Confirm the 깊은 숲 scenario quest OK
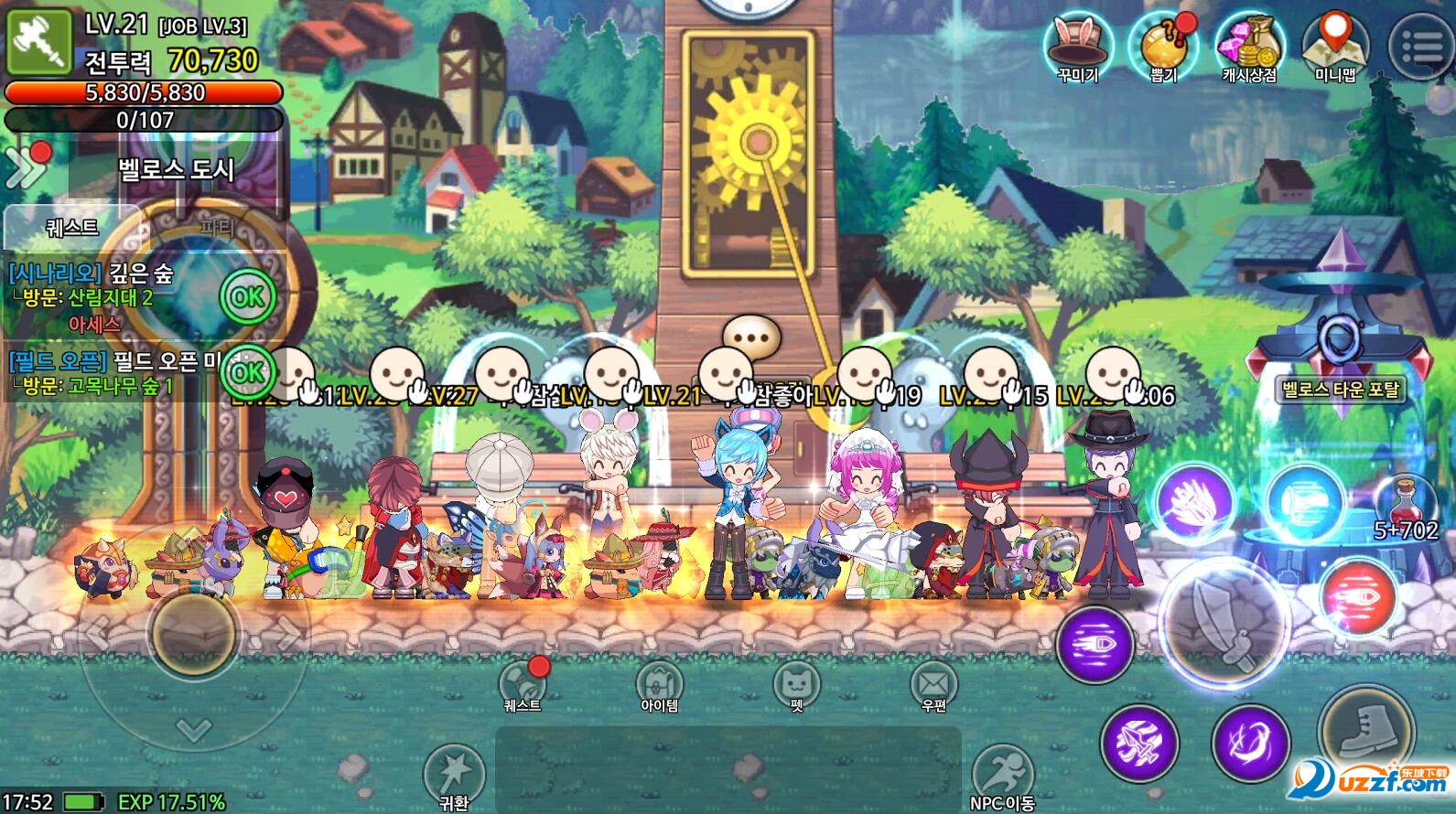Screen dimensions: 1456x814 (x=246, y=296)
